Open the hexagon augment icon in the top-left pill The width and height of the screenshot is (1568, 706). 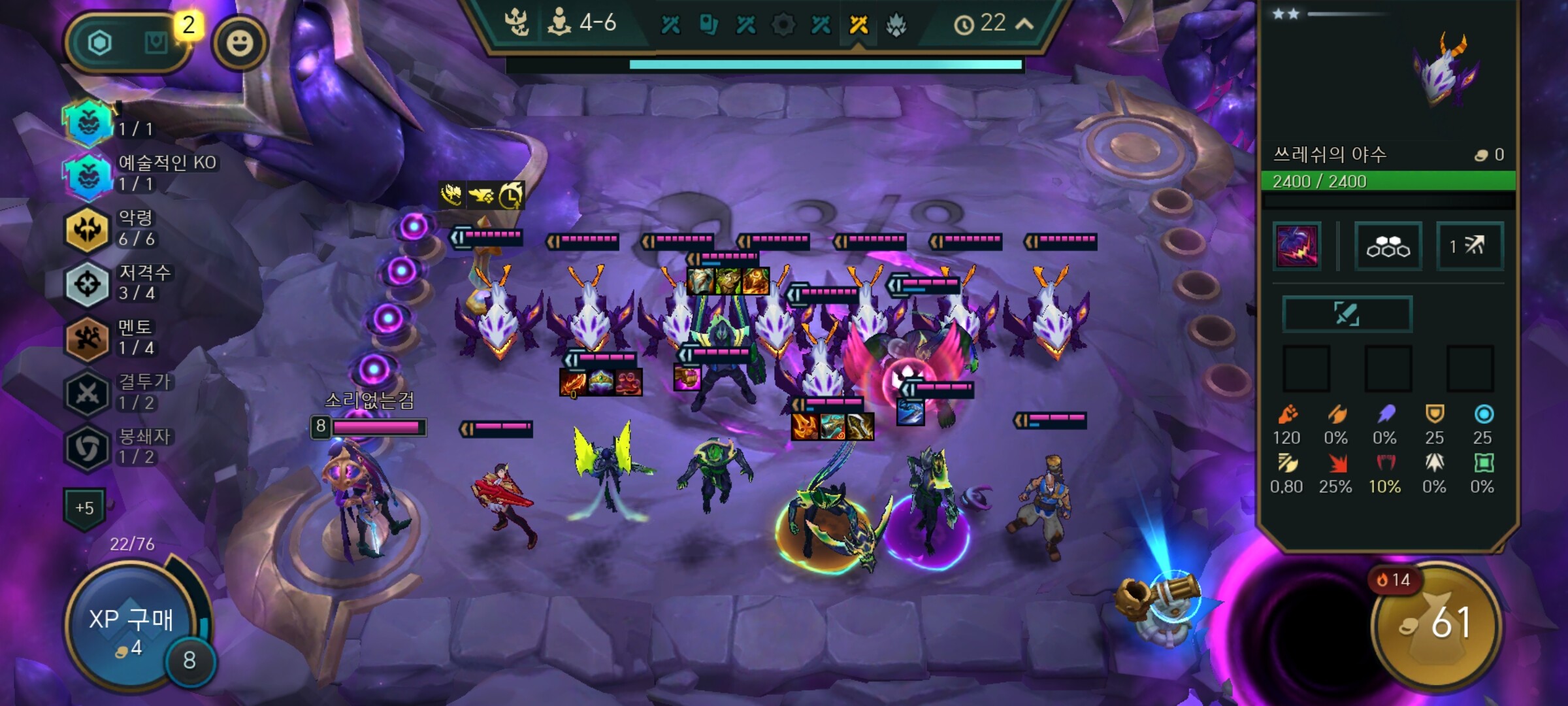(100, 44)
